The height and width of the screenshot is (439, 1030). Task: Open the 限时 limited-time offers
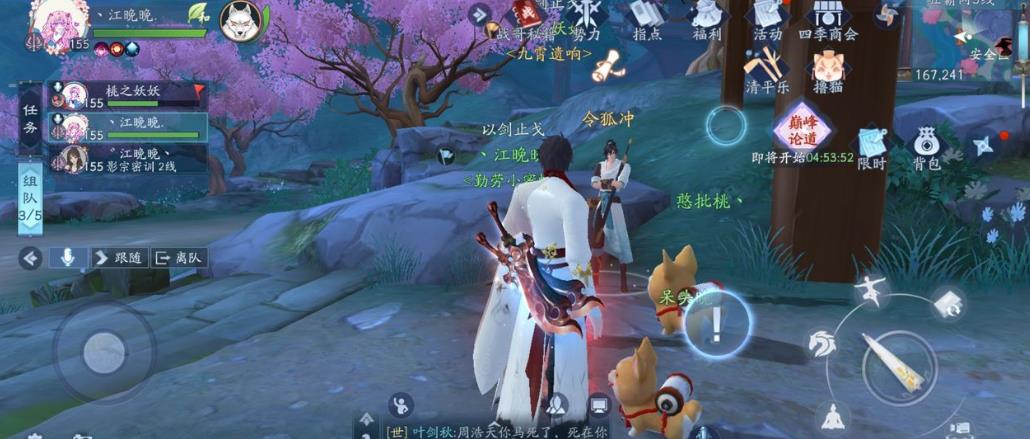[x=871, y=147]
